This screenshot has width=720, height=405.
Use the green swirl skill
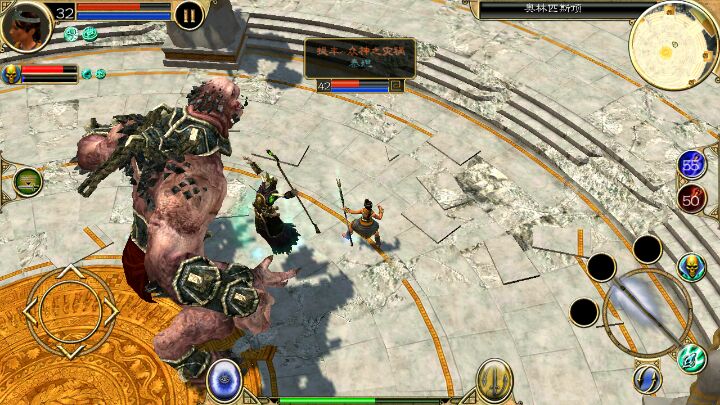coord(692,357)
